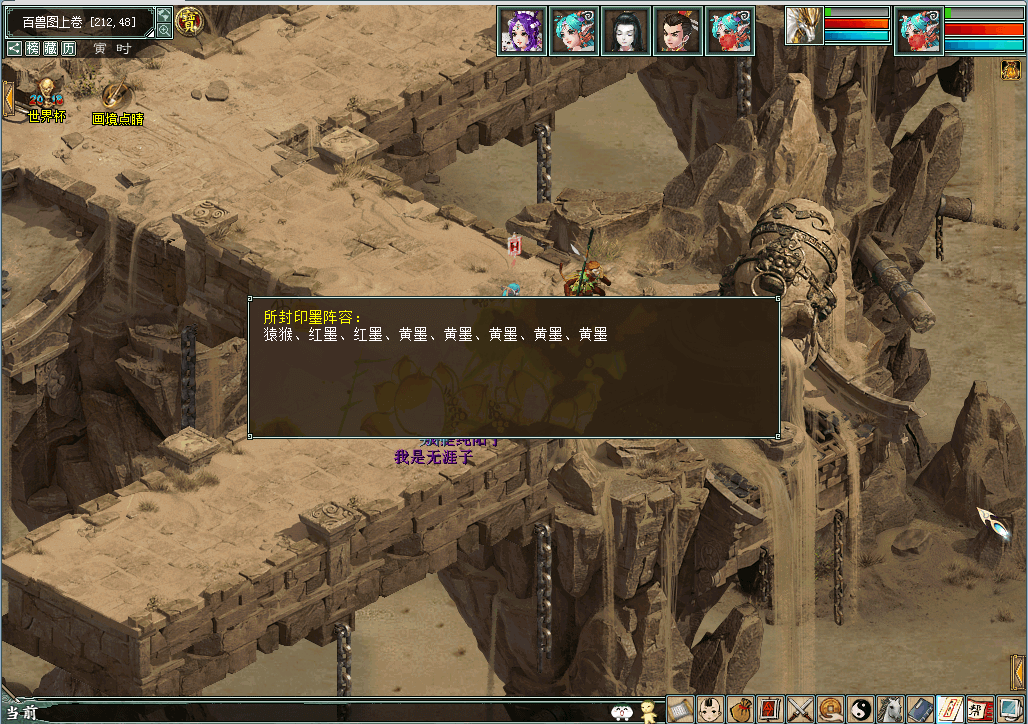The image size is (1028, 724).
Task: Click the white horse mount icon
Action: click(x=890, y=709)
